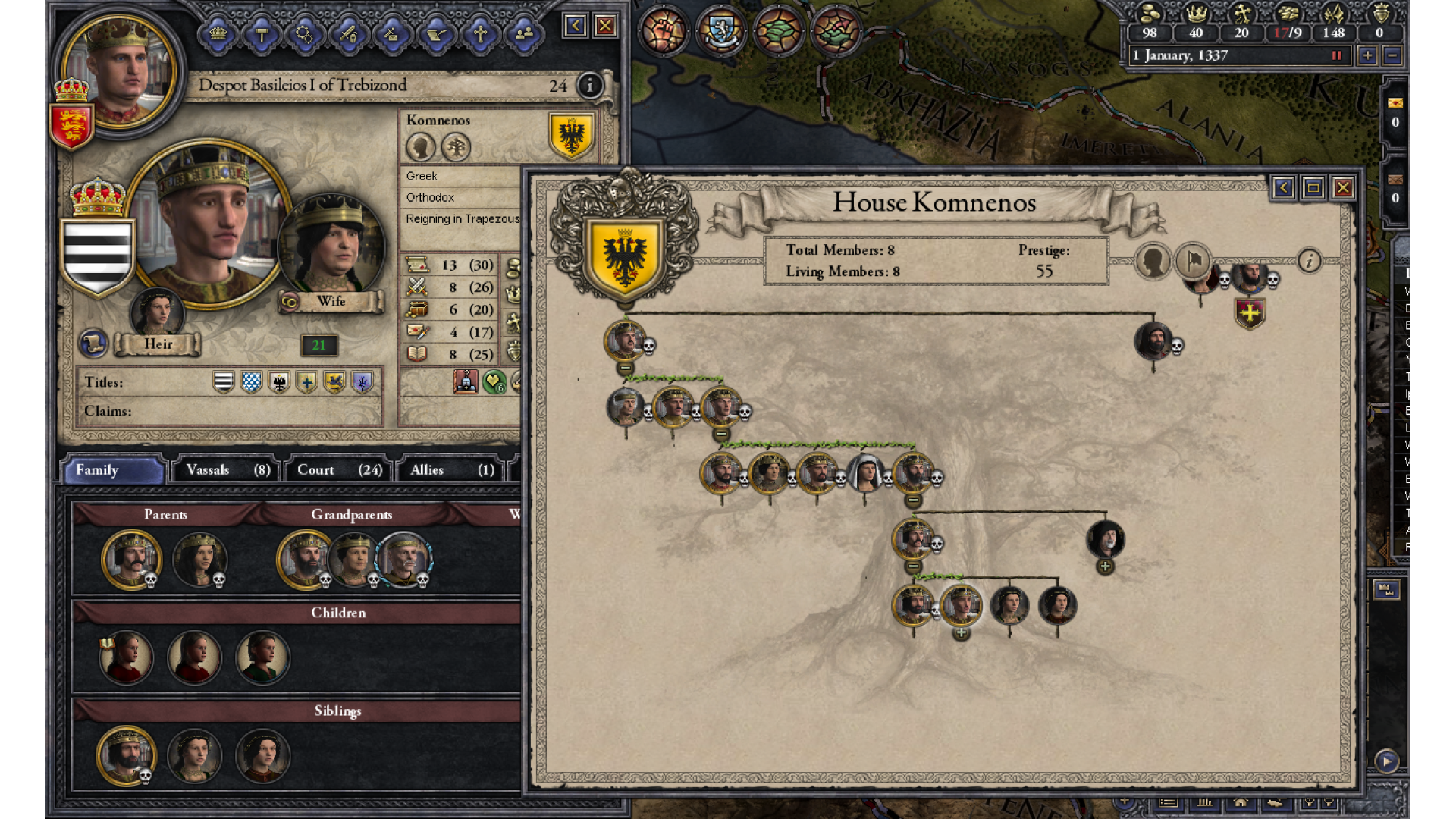The image size is (1456, 819).
Task: Show the Allies tab
Action: [452, 470]
